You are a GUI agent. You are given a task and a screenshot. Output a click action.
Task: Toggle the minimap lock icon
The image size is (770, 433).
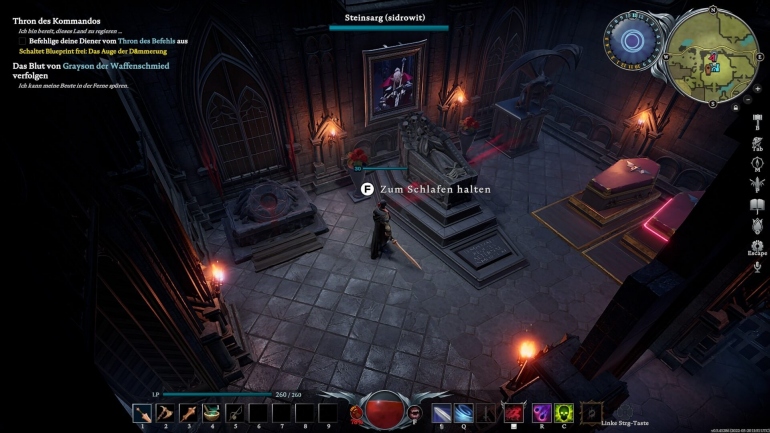click(736, 106)
